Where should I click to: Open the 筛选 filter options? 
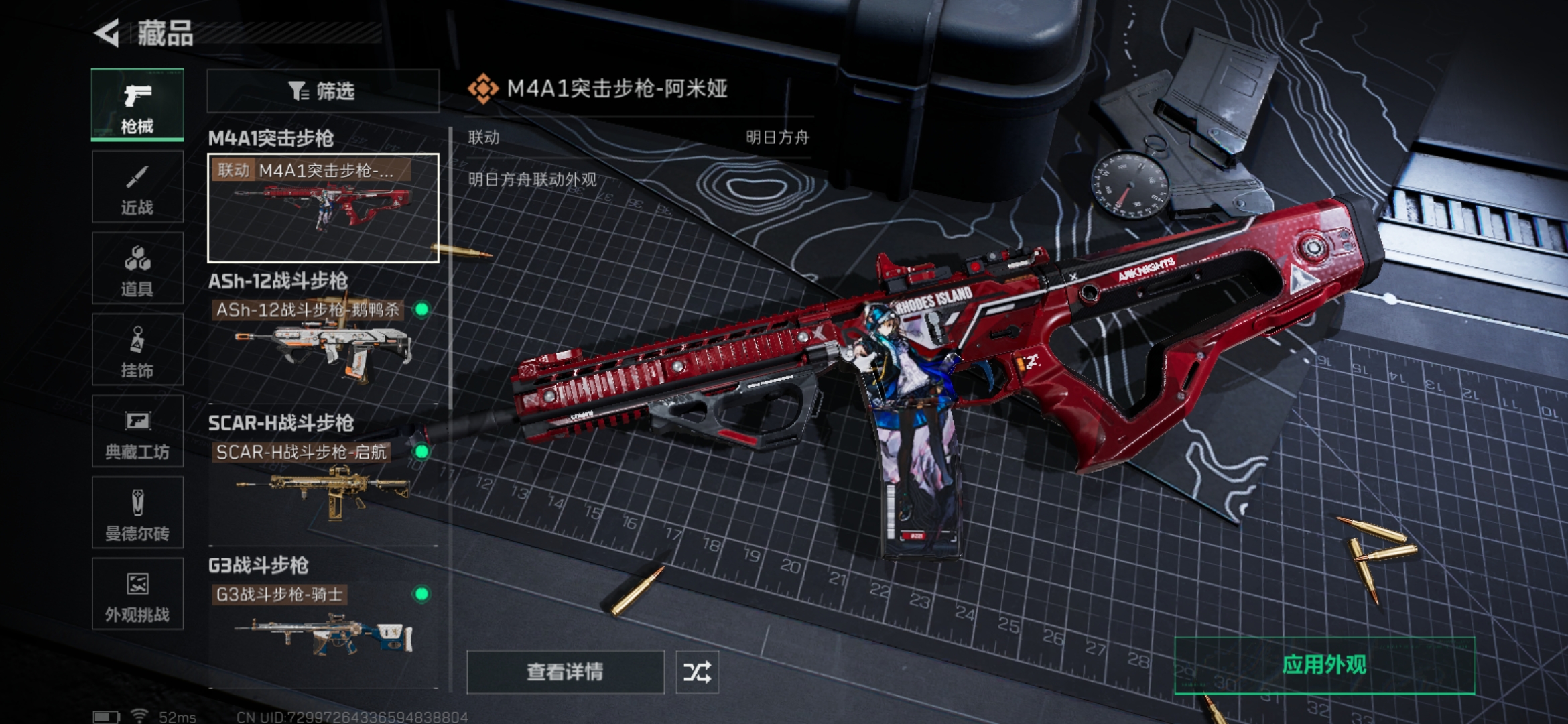pyautogui.click(x=322, y=90)
